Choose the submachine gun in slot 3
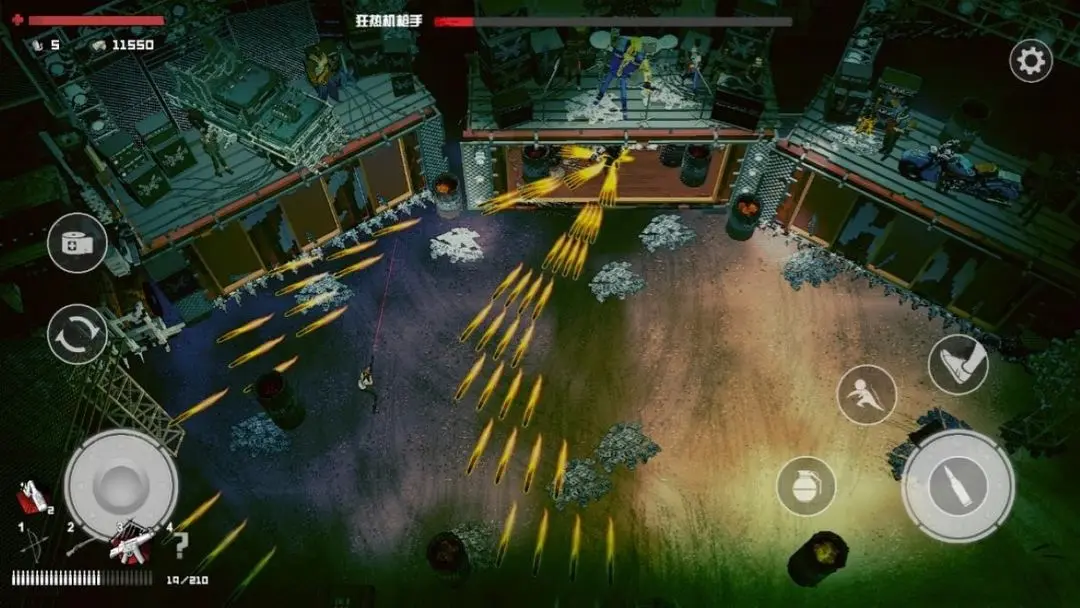The width and height of the screenshot is (1080, 608). [131, 545]
